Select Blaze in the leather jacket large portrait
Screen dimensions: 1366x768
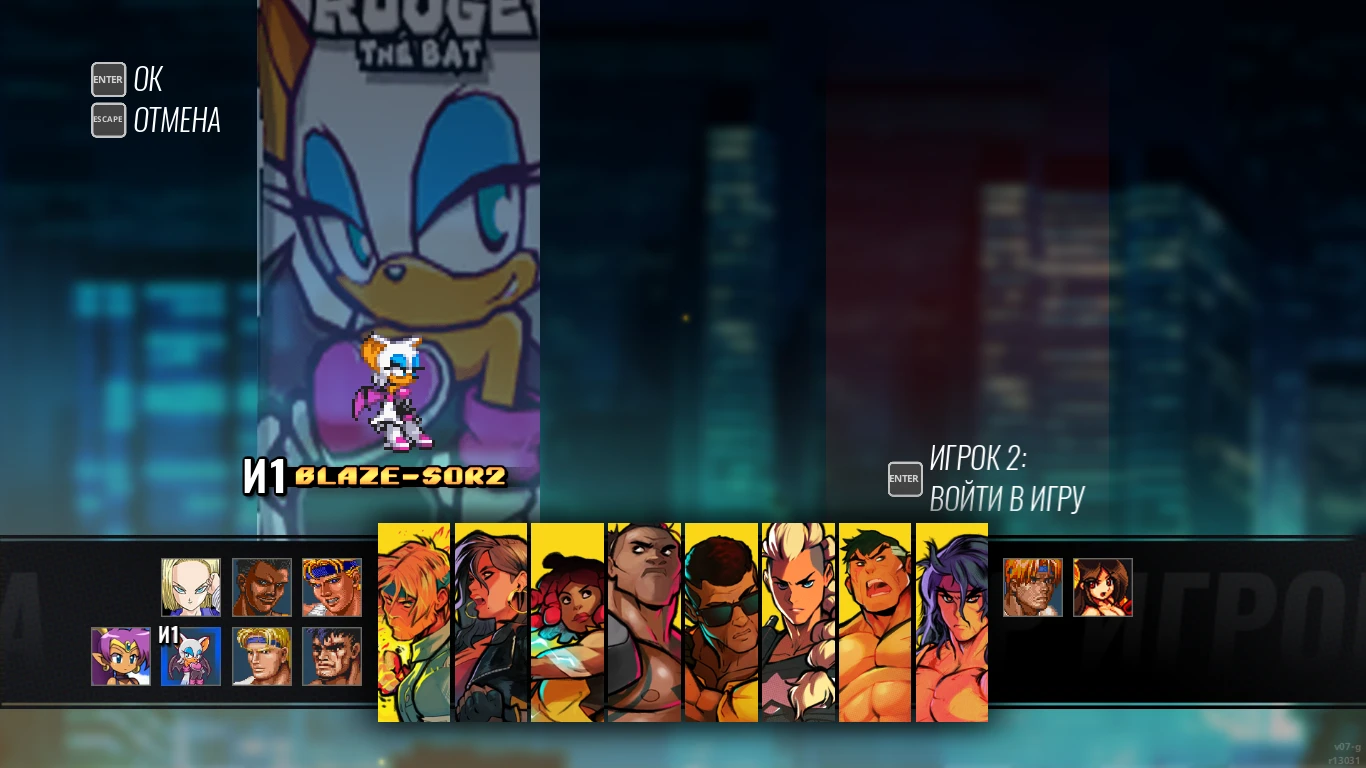491,620
